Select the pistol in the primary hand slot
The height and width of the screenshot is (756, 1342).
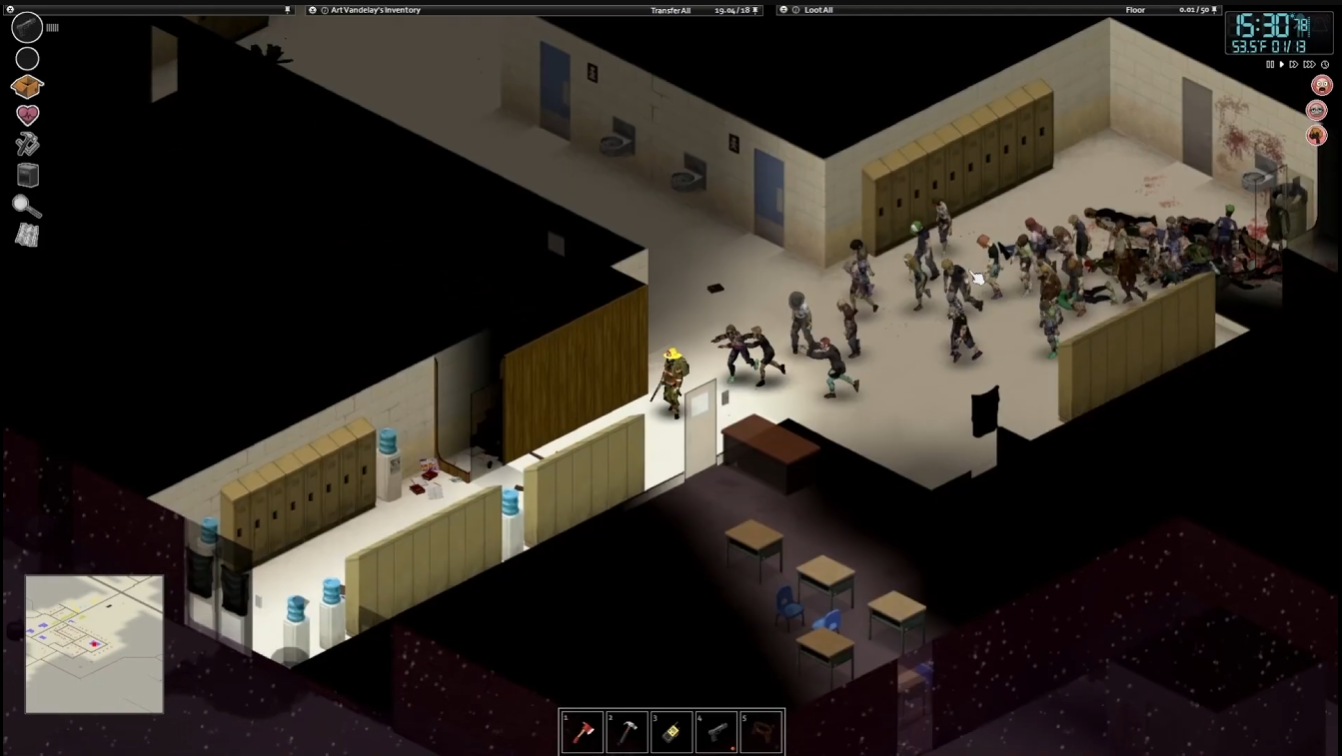[27, 27]
